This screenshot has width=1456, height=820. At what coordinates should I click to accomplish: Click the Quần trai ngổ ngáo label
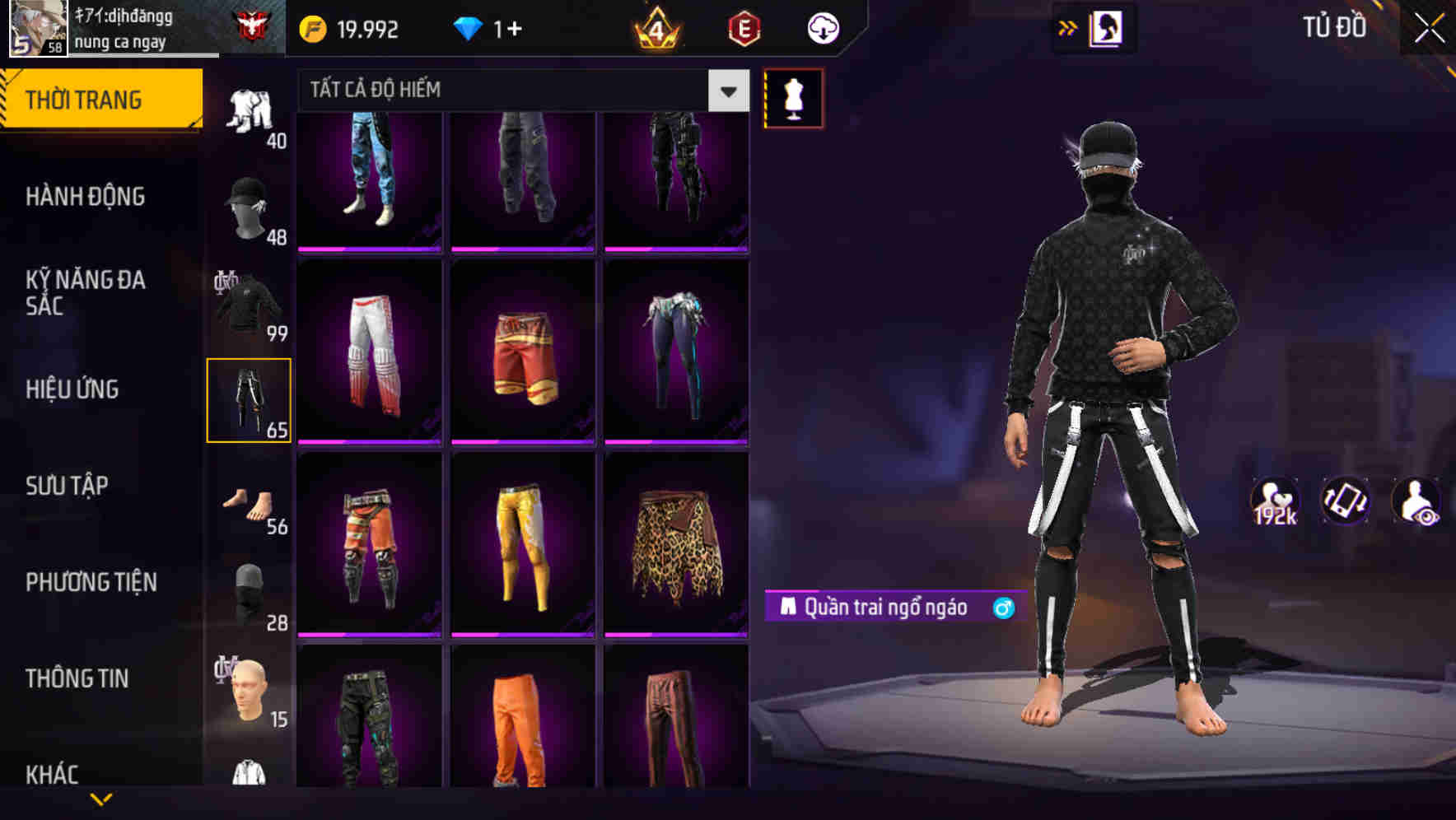tap(885, 606)
